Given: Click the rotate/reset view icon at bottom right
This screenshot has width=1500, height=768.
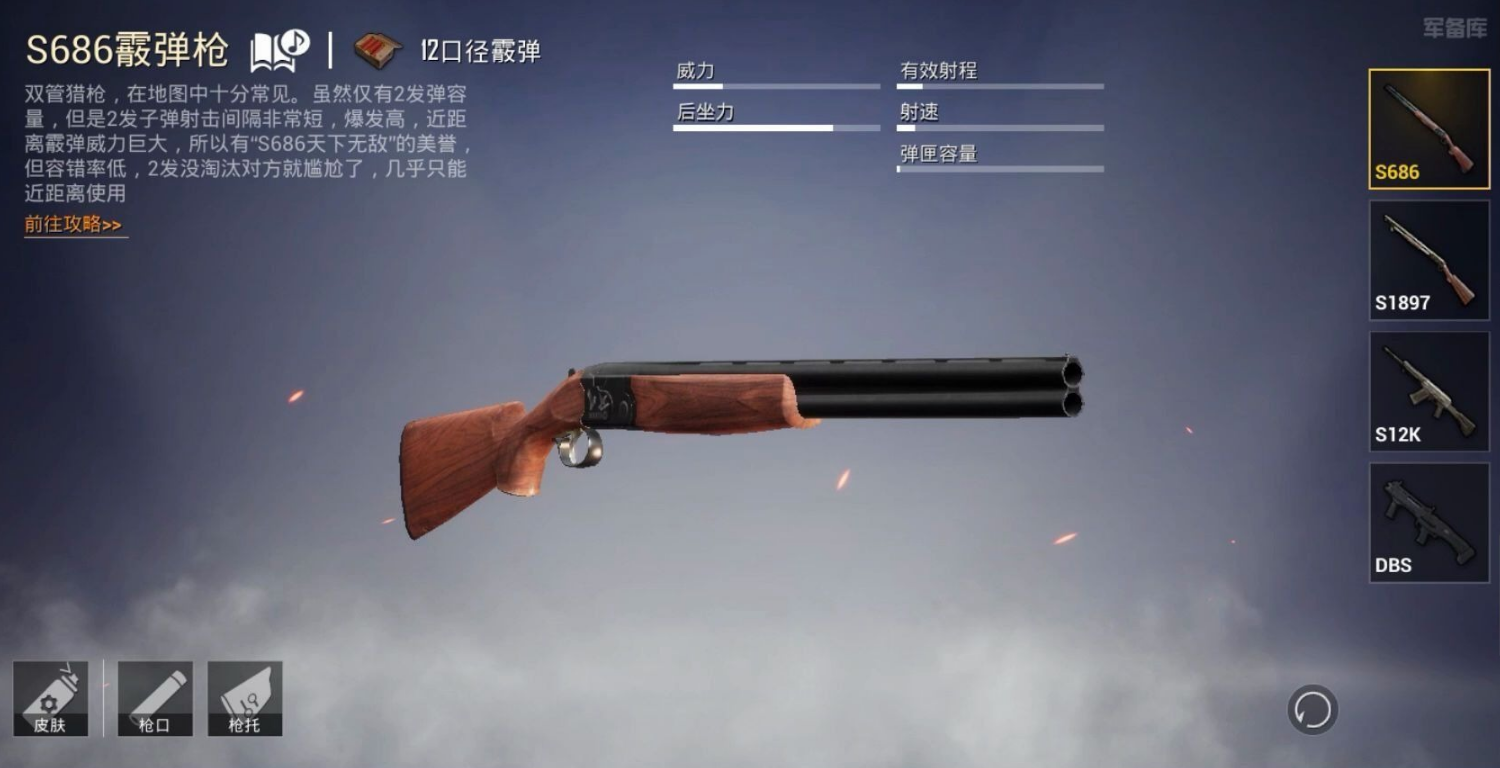Looking at the screenshot, I should click(x=1311, y=707).
